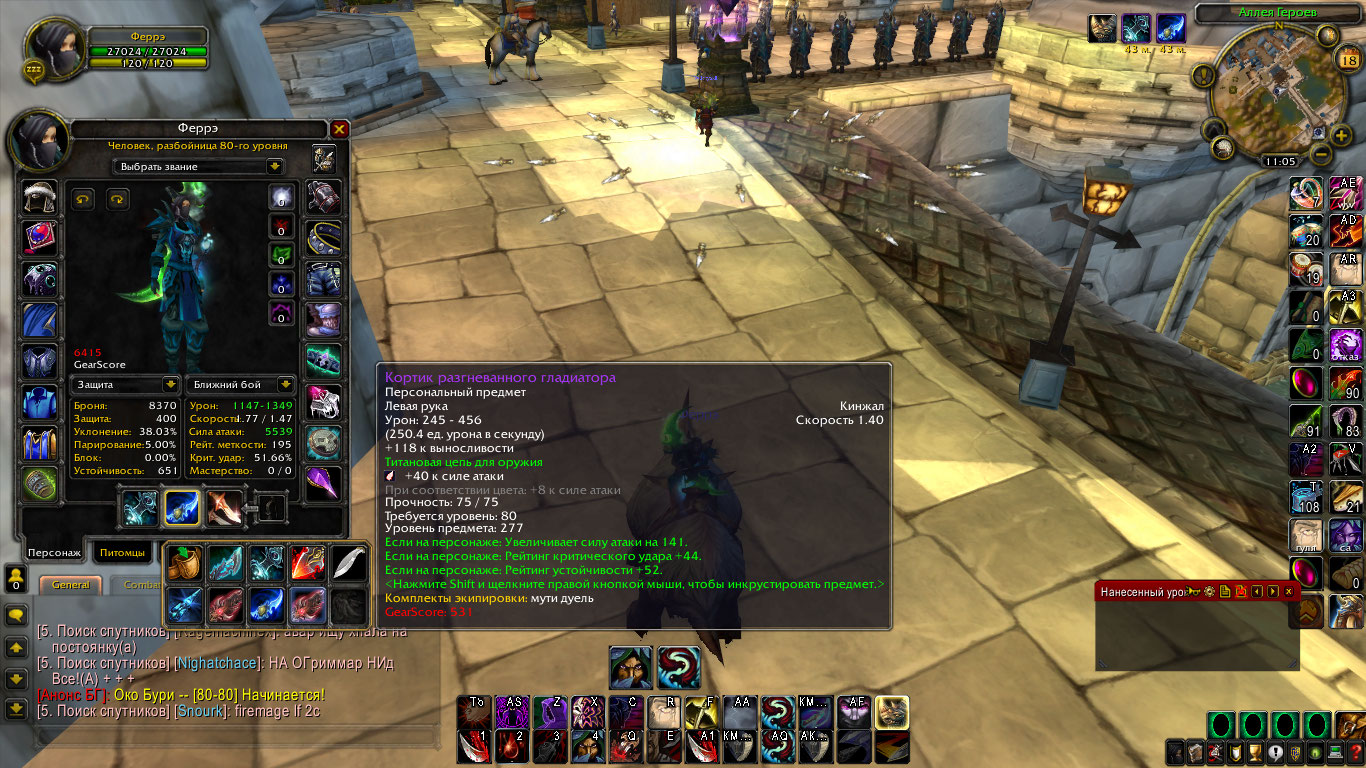Viewport: 1366px width, 768px height.
Task: Open the red question mark help menu
Action: 1355,753
